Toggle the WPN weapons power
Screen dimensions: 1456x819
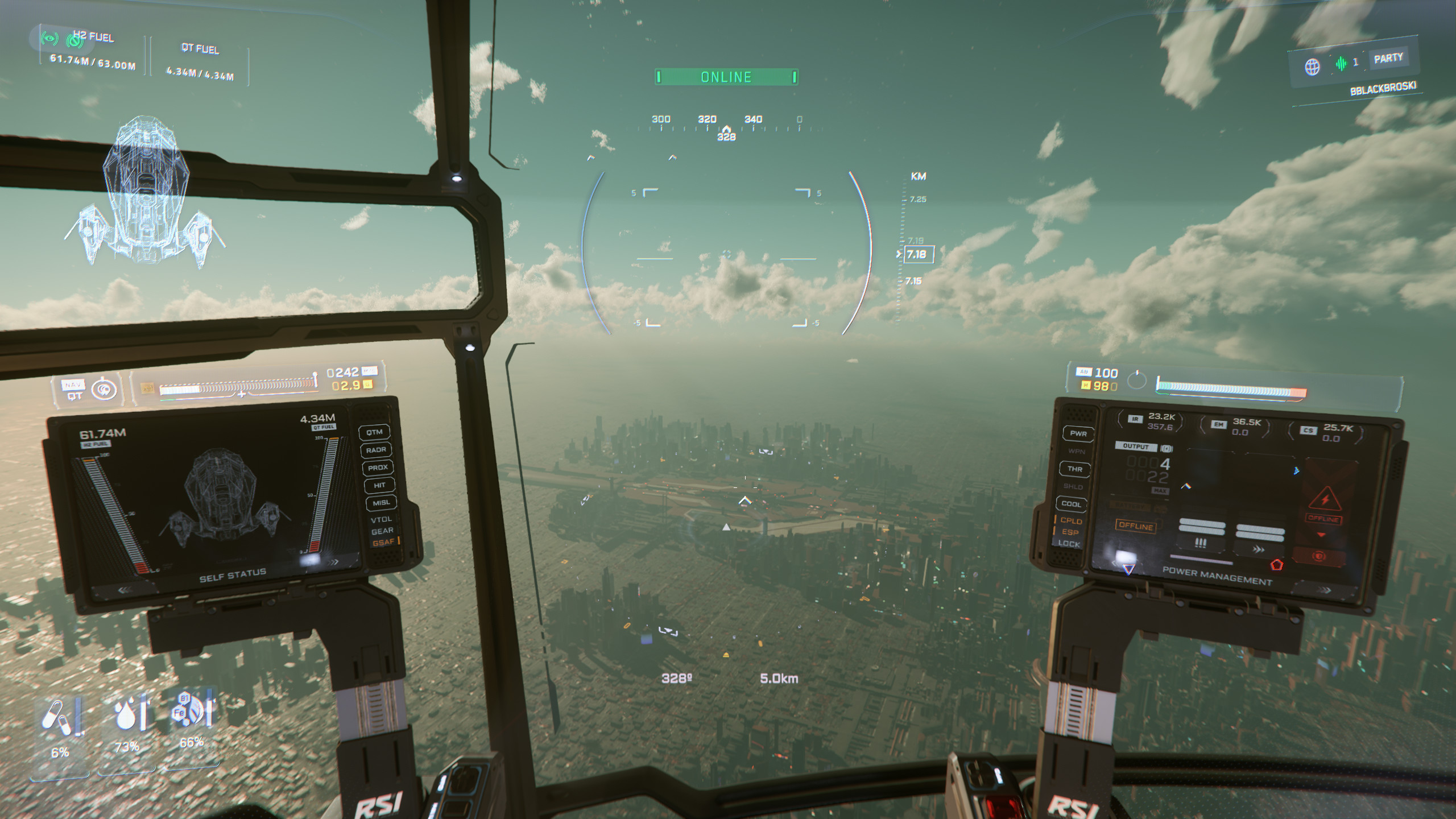tap(1076, 452)
